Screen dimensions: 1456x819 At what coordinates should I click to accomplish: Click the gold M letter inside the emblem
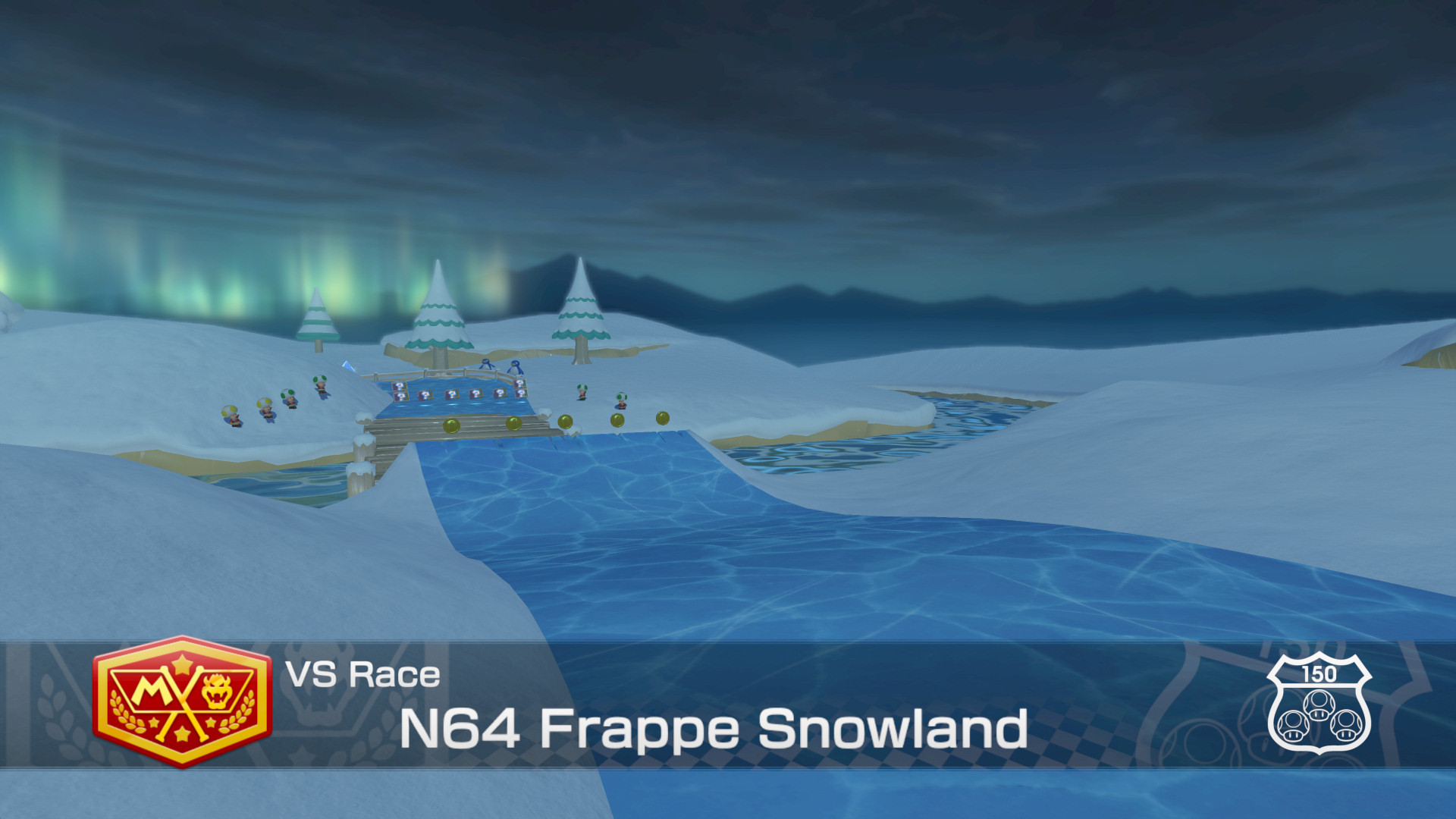coord(153,688)
